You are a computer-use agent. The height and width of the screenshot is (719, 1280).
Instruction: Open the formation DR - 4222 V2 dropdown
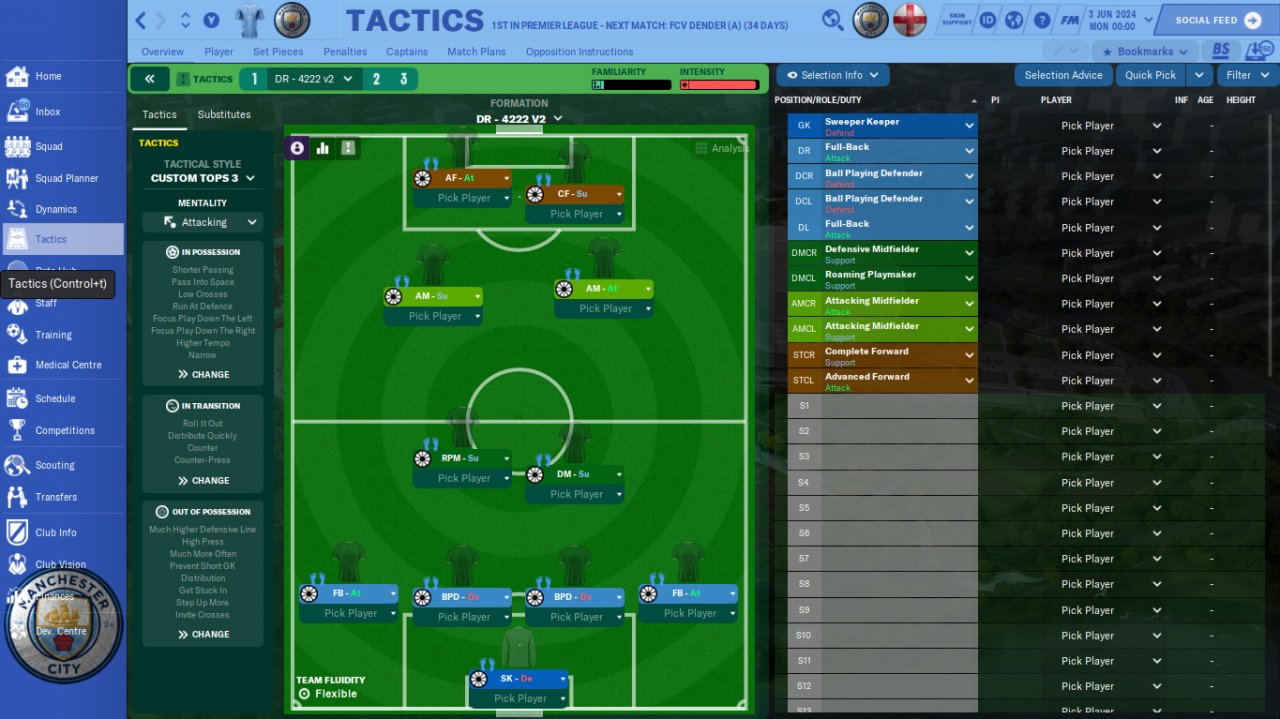[519, 119]
